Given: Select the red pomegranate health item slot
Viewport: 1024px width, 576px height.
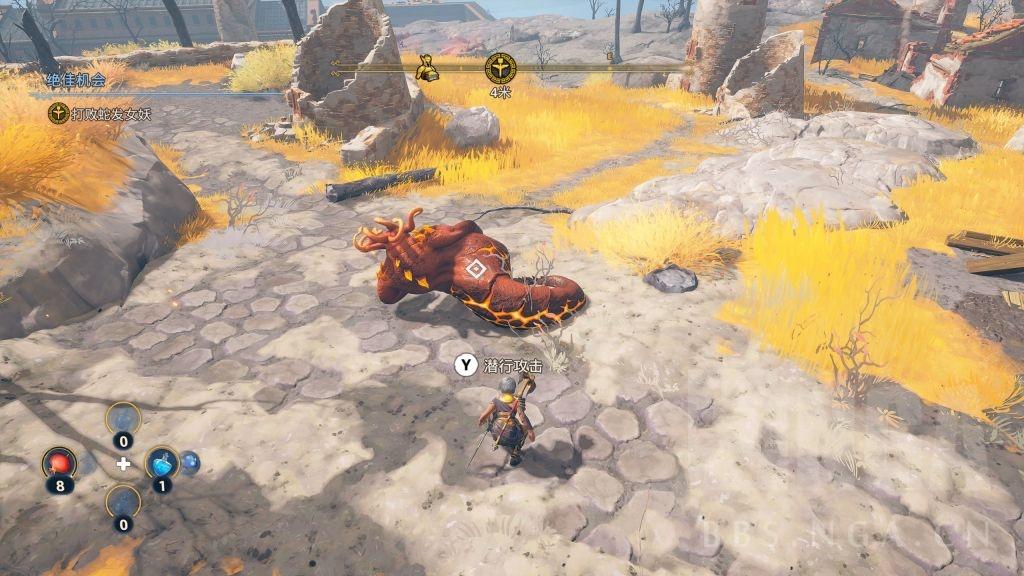Looking at the screenshot, I should (x=59, y=463).
